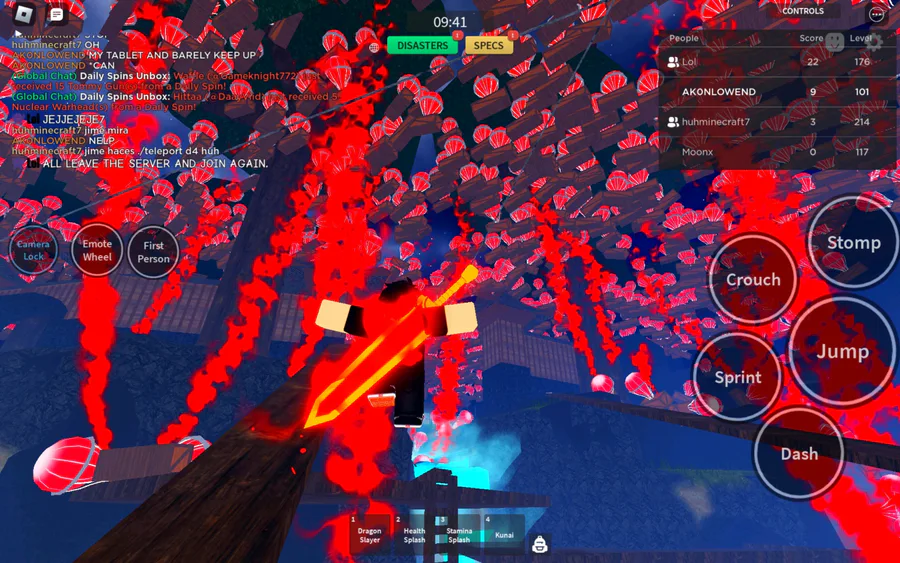Viewport: 900px width, 563px height.
Task: Open the three-dots more options menu
Action: click(877, 14)
